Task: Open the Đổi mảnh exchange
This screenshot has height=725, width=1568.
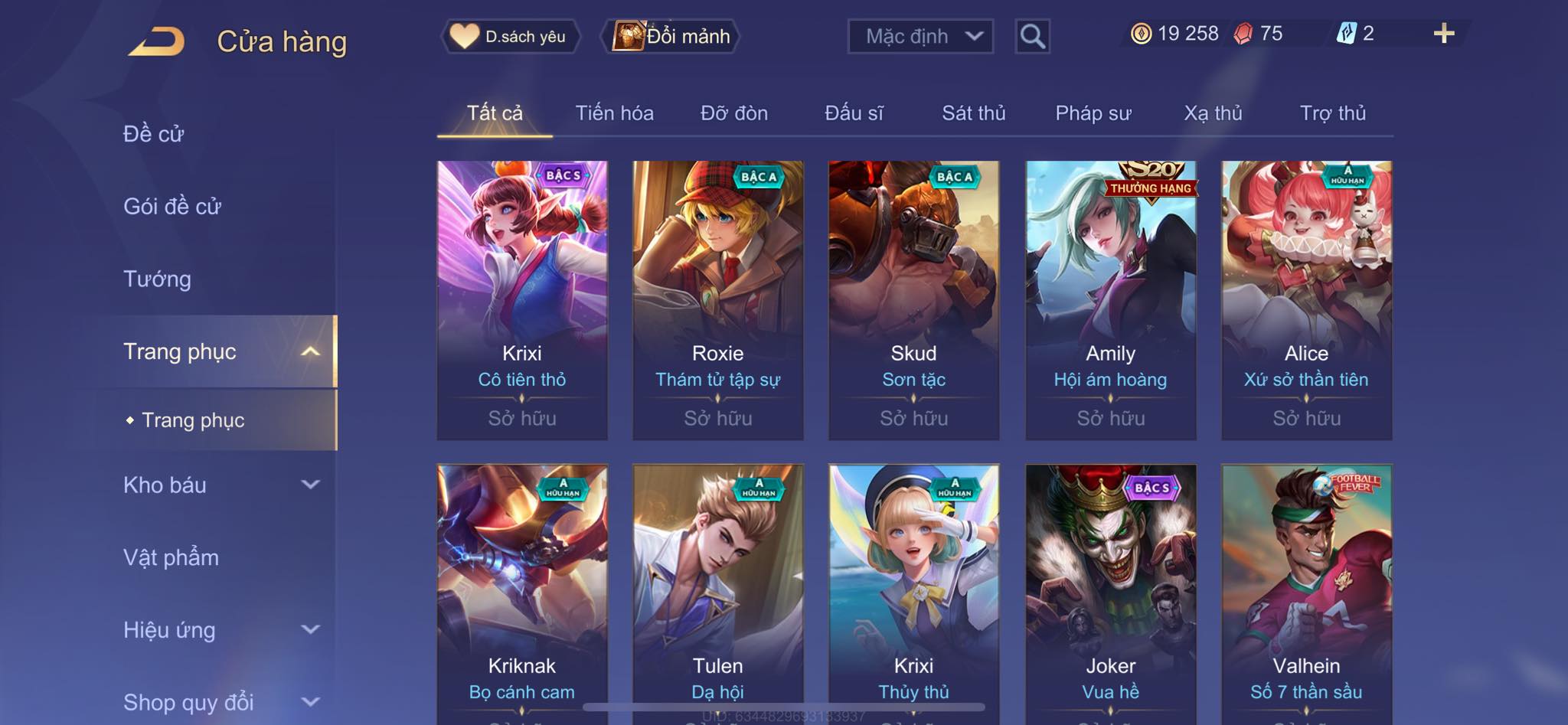Action: pyautogui.click(x=672, y=36)
